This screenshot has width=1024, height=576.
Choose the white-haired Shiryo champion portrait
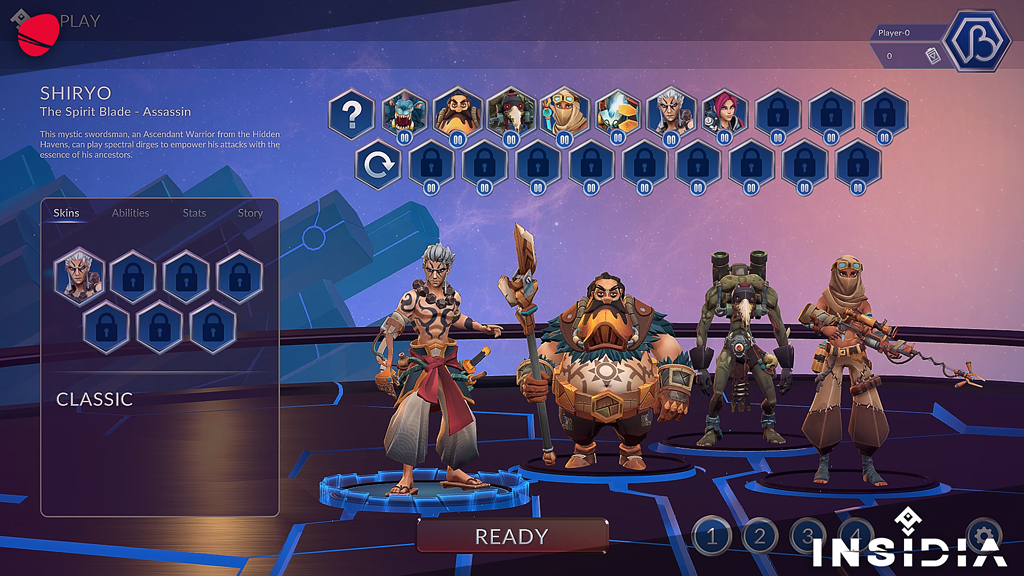click(670, 113)
